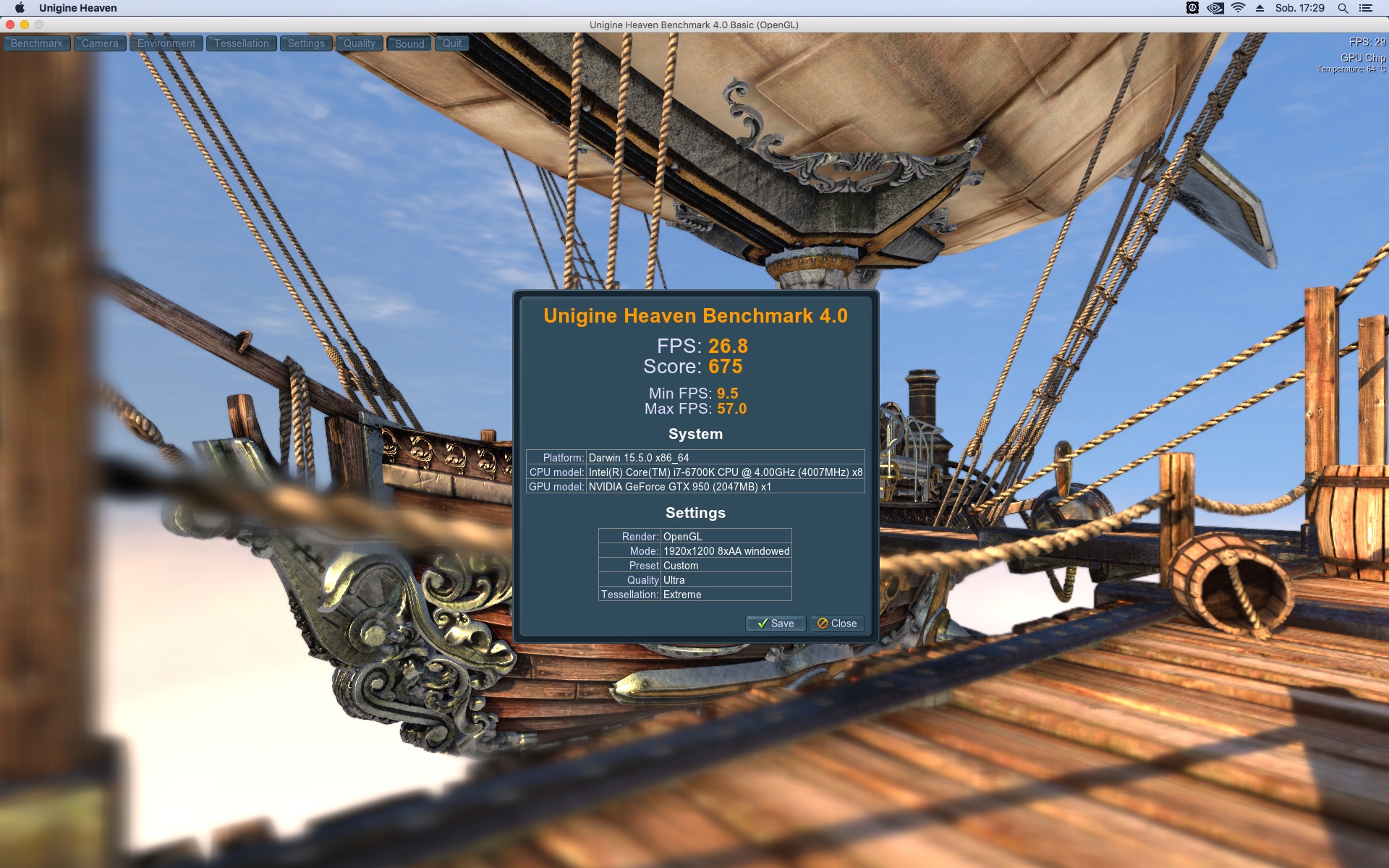Open the macOS Spotlight search icon
1389x868 pixels.
point(1343,8)
